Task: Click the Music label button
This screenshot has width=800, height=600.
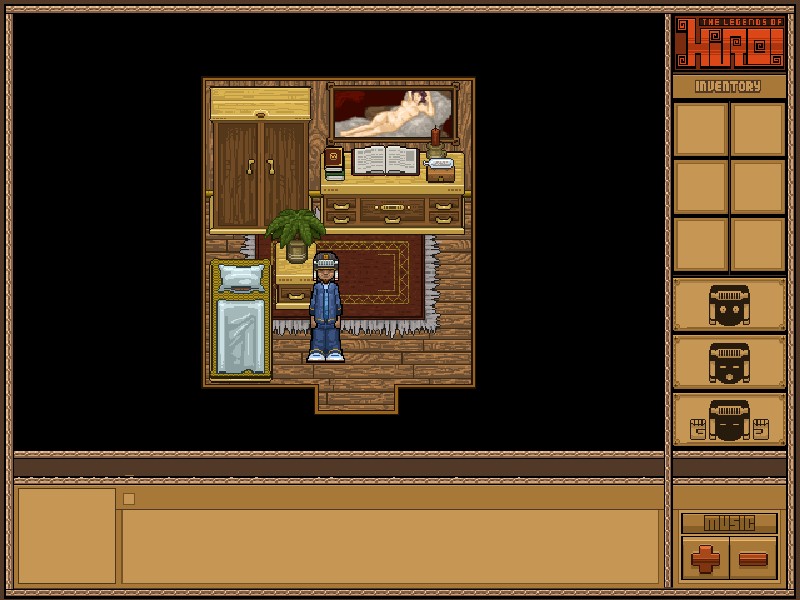Action: (x=729, y=523)
